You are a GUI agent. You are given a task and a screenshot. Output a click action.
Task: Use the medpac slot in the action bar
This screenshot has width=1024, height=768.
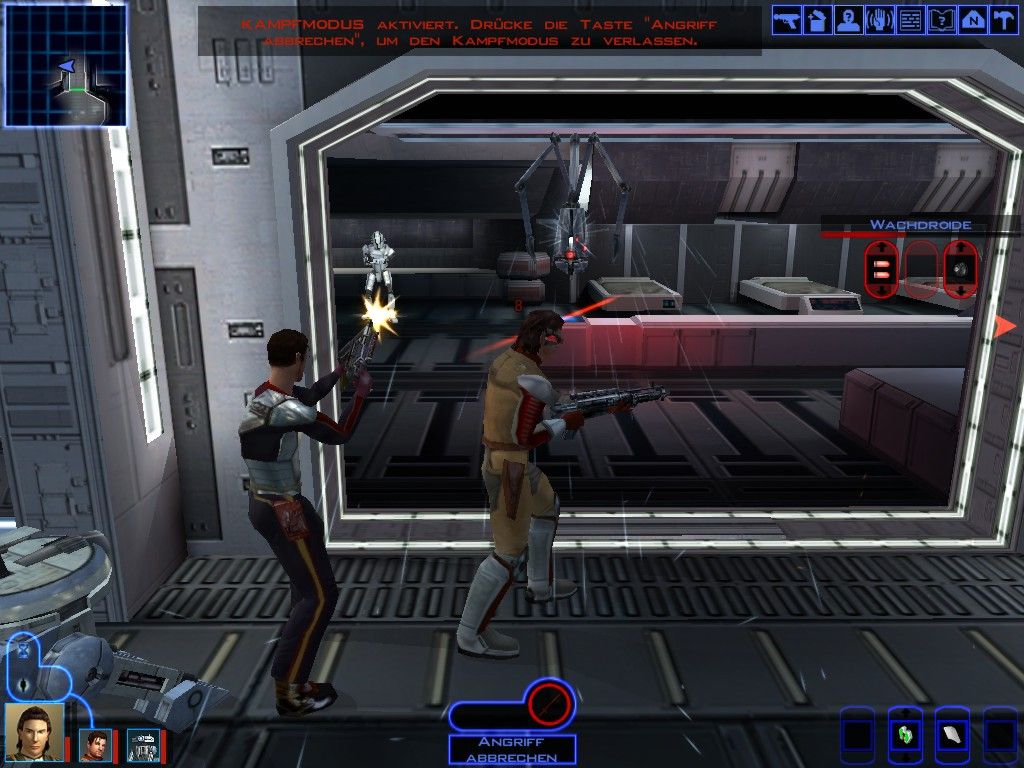point(904,736)
